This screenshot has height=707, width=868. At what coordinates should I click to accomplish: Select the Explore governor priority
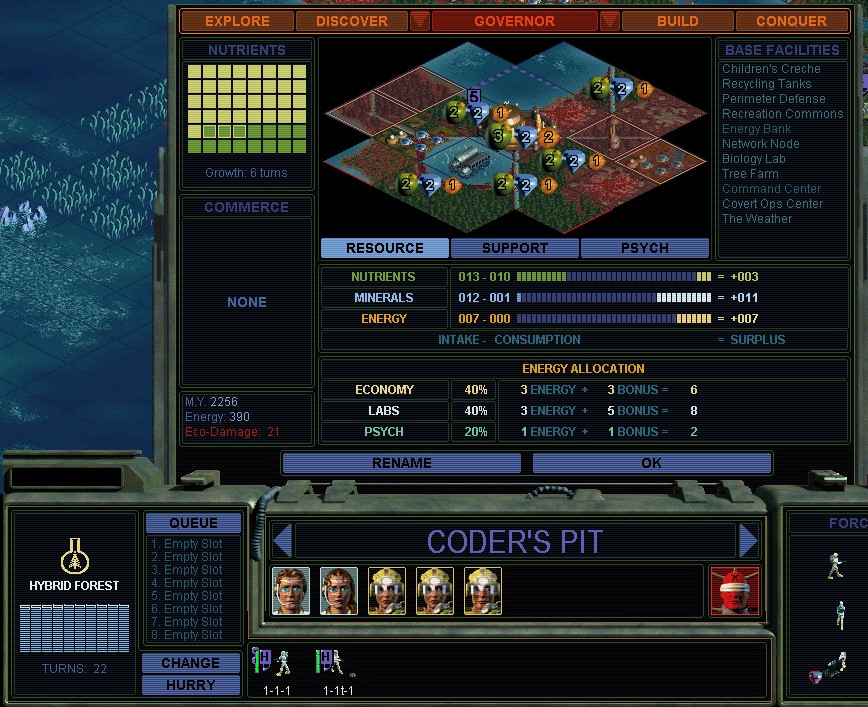pos(237,21)
